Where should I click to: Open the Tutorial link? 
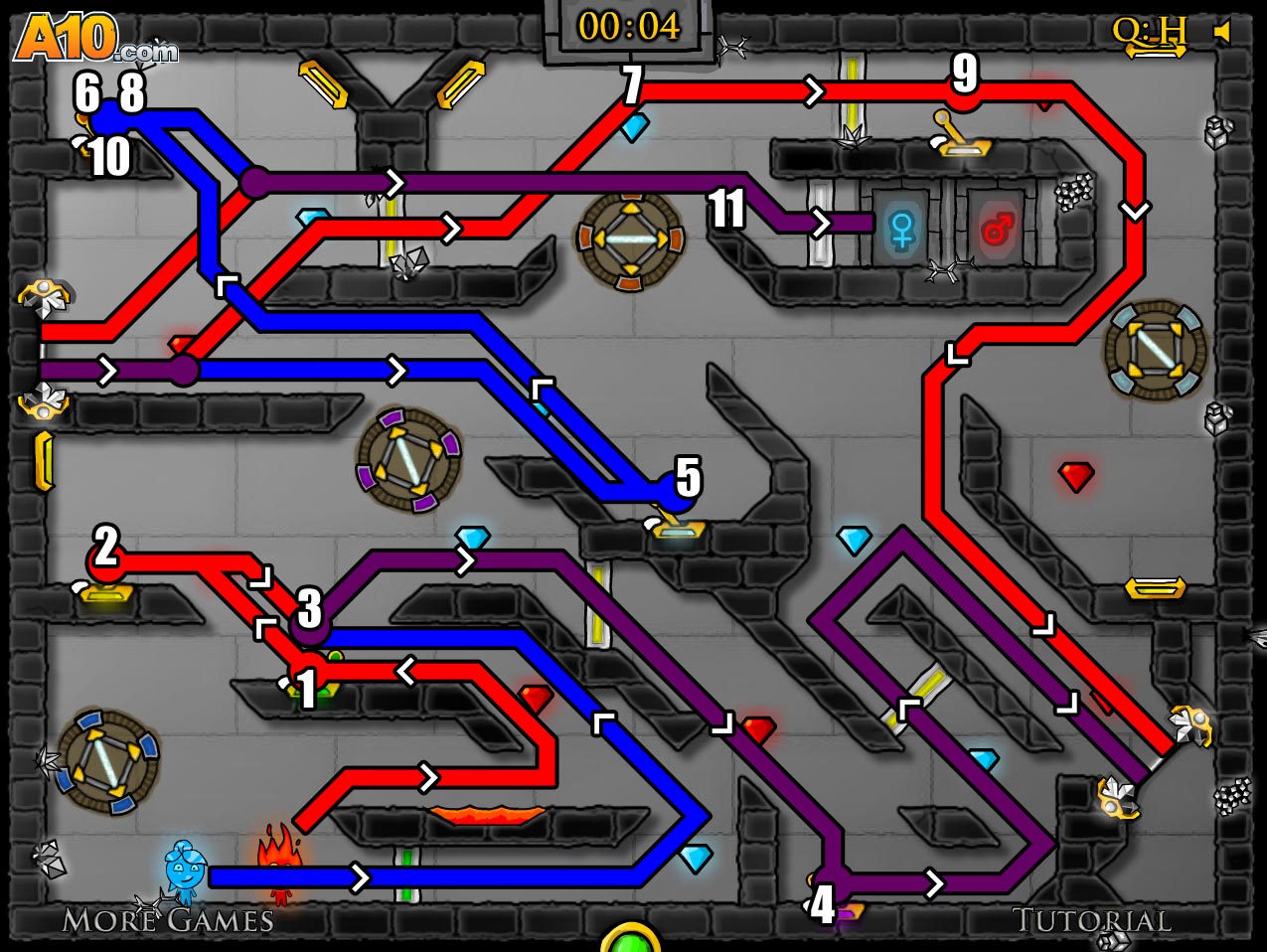tap(1091, 920)
